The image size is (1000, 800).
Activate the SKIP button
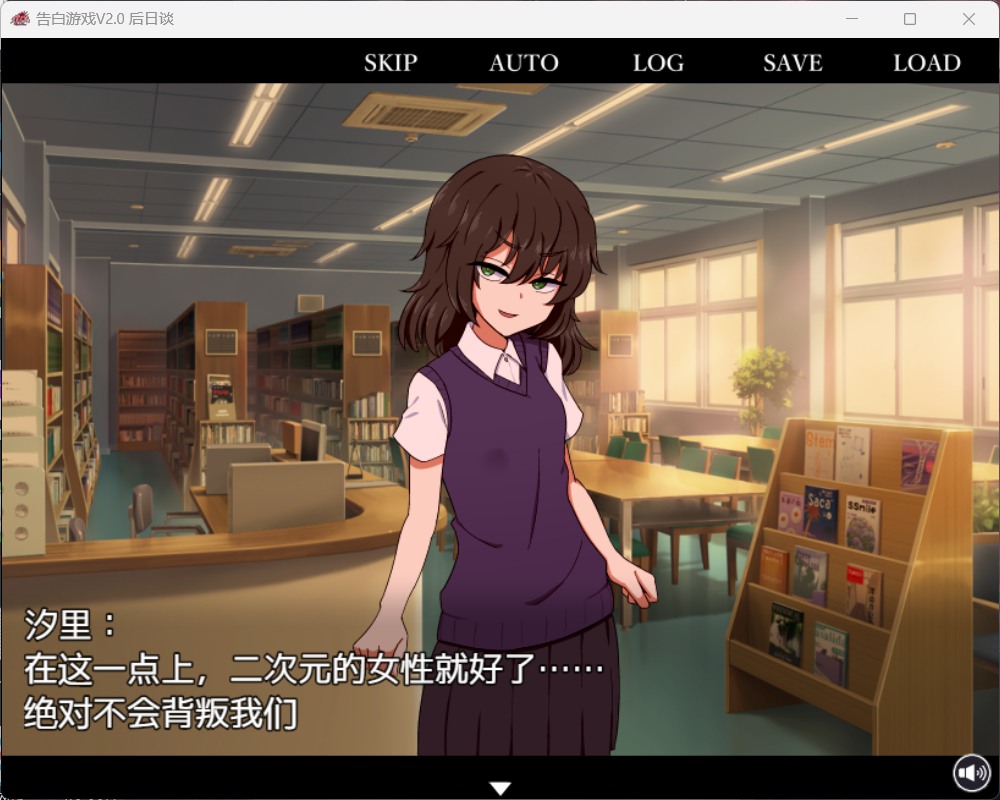tap(390, 63)
